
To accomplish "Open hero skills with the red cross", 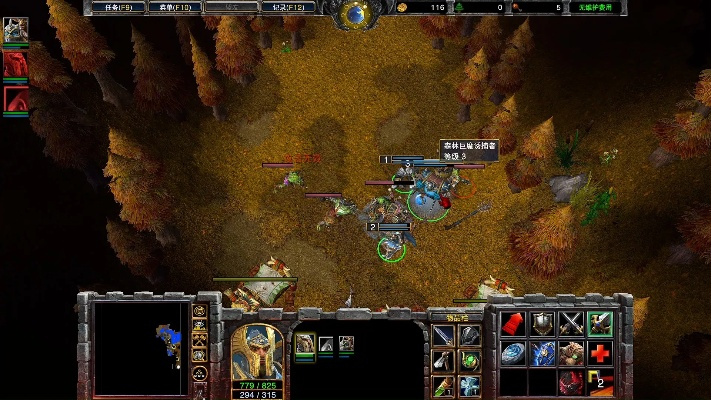I will 600,353.
